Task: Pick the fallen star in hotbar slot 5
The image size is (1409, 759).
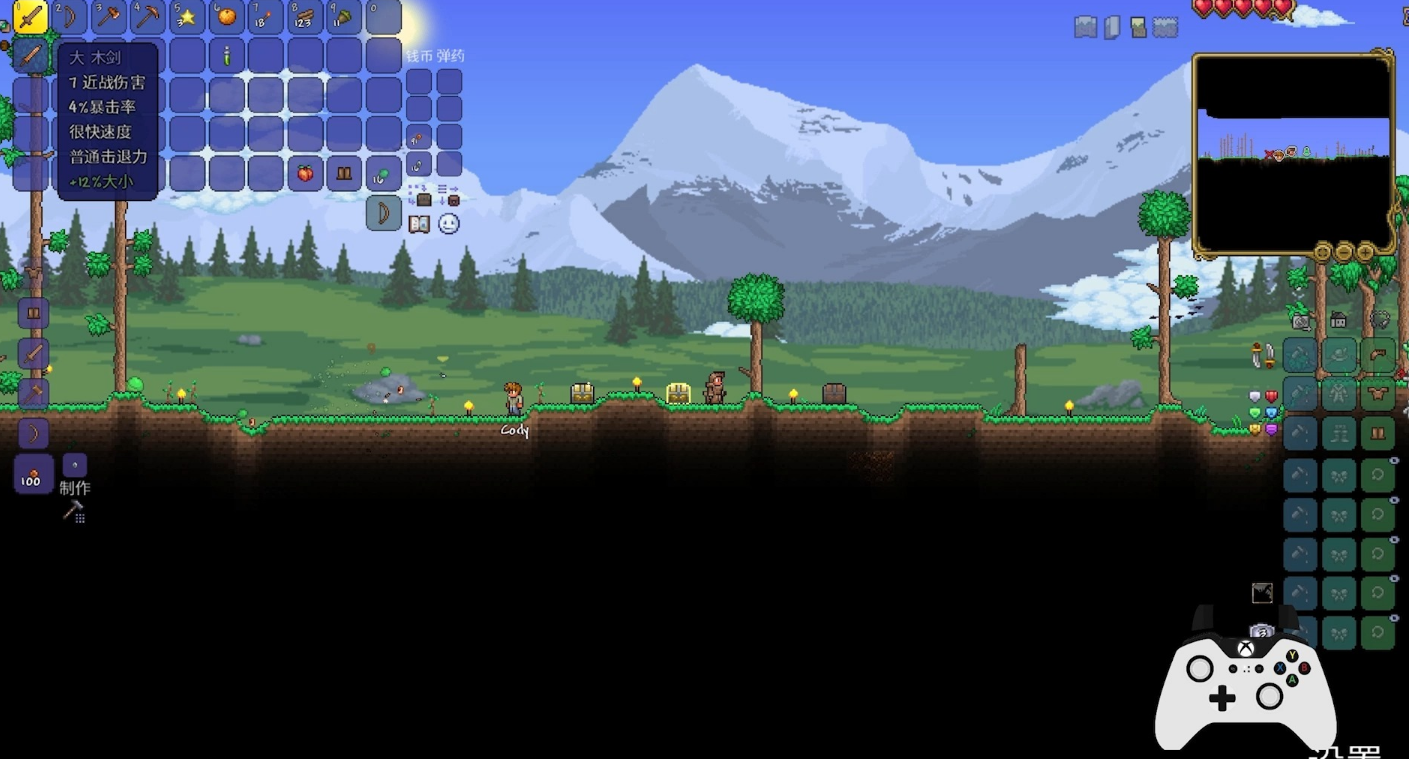Action: click(x=187, y=16)
